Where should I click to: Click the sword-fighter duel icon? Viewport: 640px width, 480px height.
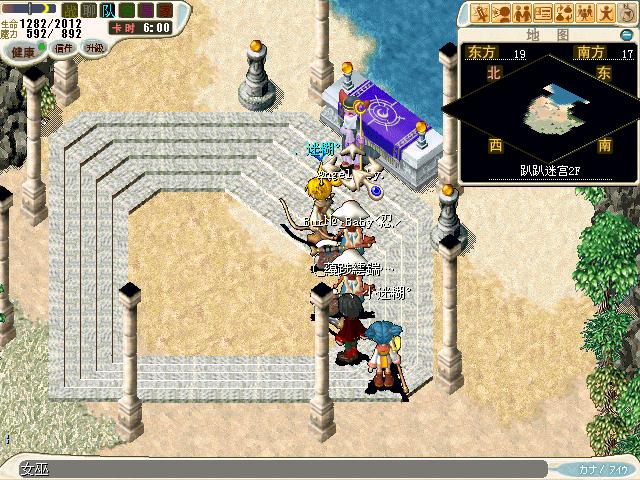tap(481, 13)
